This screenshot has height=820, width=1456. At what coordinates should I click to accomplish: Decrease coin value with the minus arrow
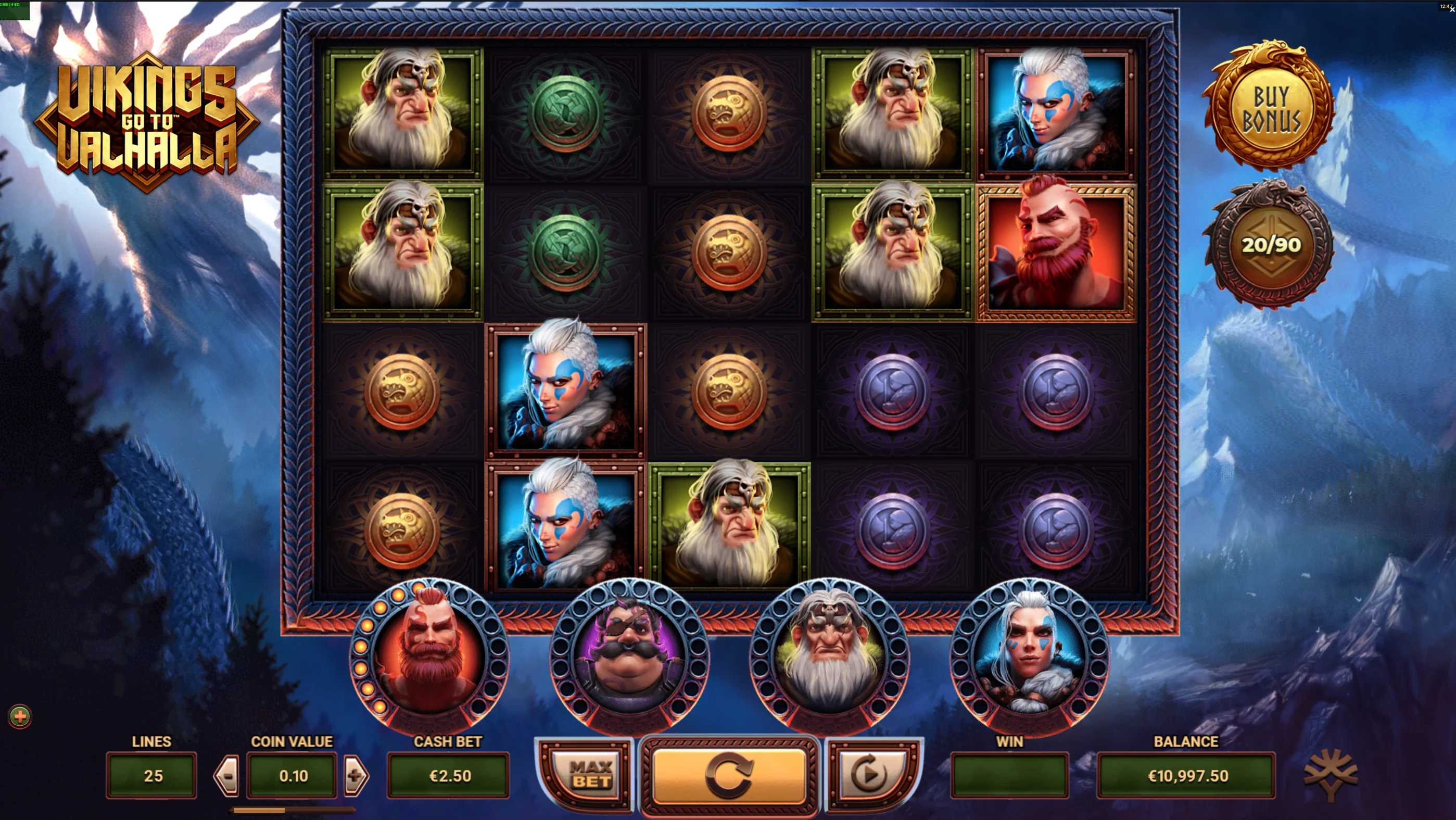click(225, 775)
